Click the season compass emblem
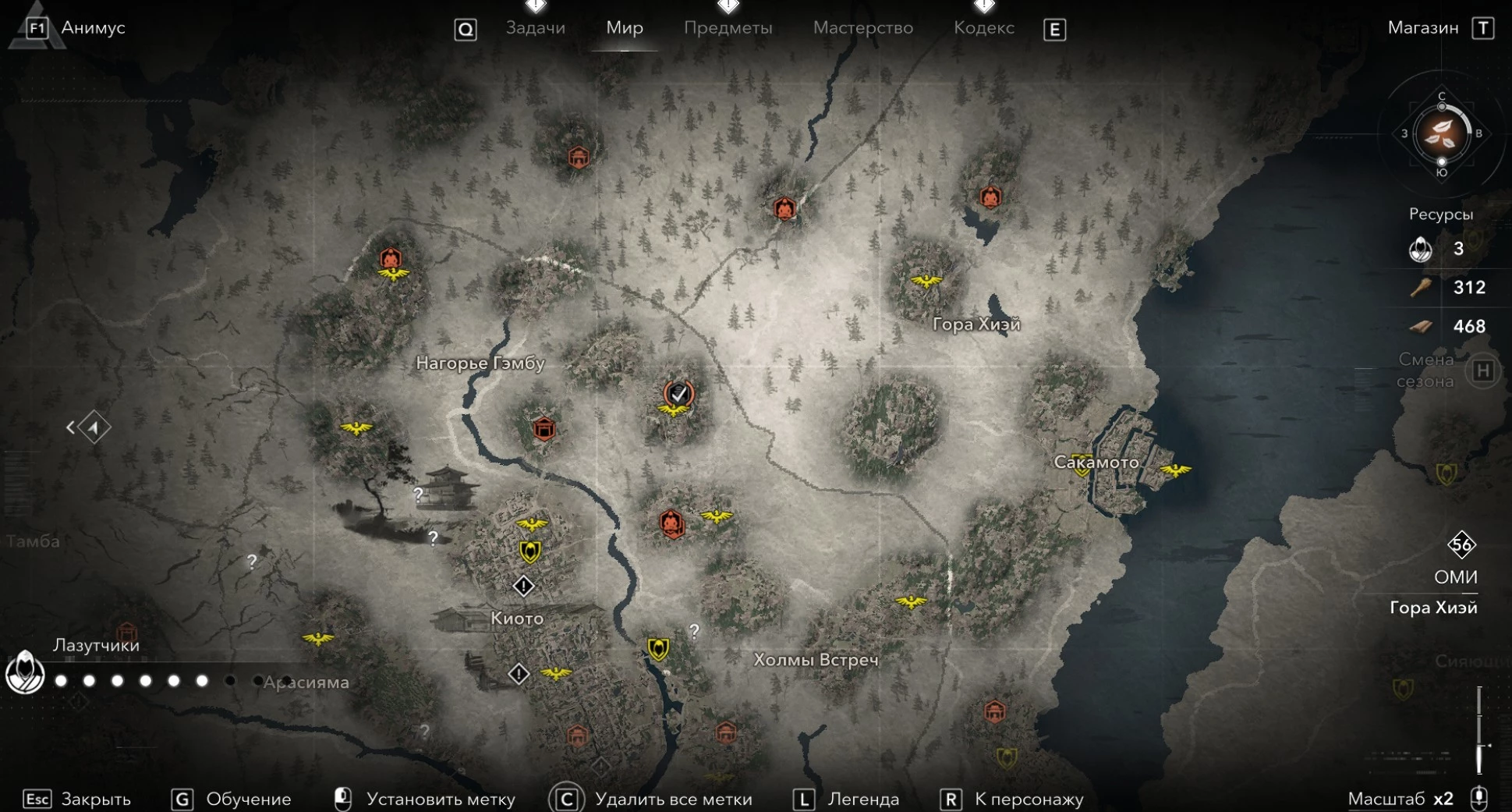 point(1441,134)
